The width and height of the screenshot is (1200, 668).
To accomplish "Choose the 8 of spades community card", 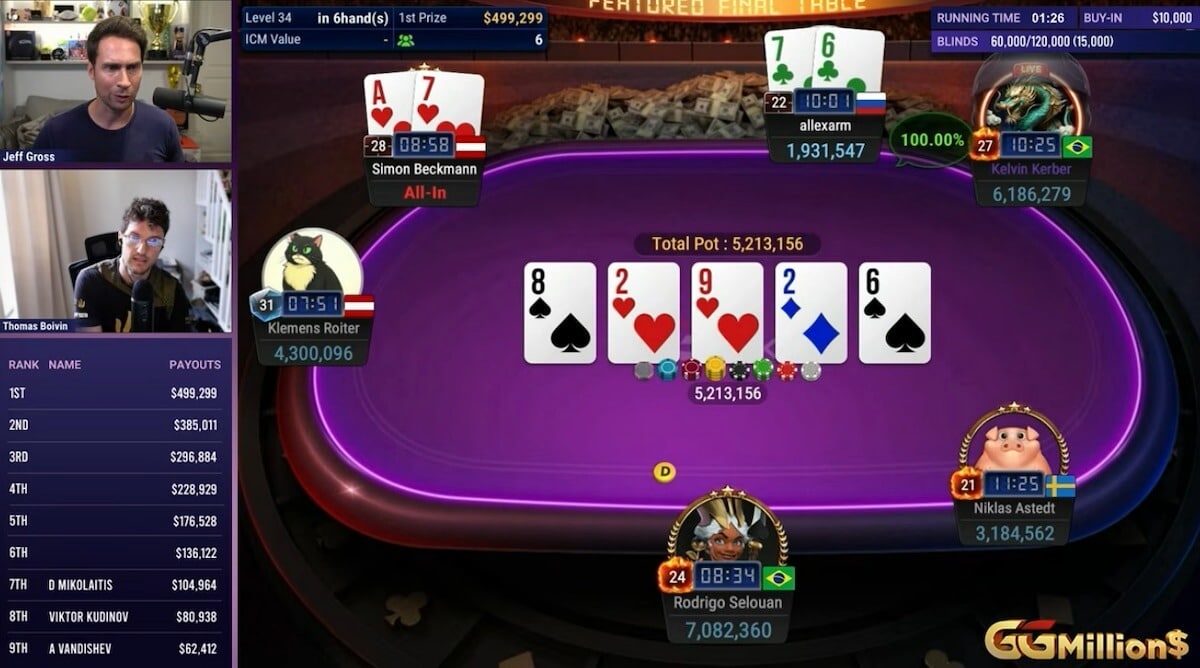I will click(560, 313).
